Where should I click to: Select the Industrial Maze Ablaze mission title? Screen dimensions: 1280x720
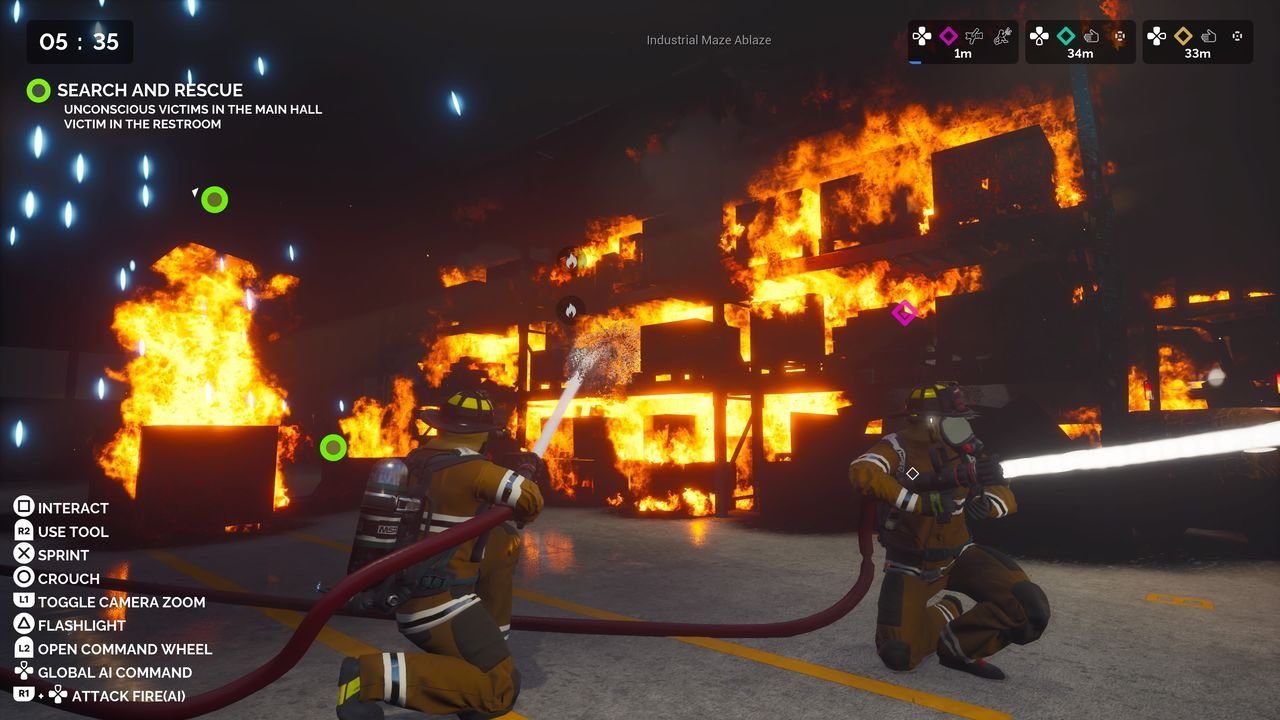tap(710, 40)
